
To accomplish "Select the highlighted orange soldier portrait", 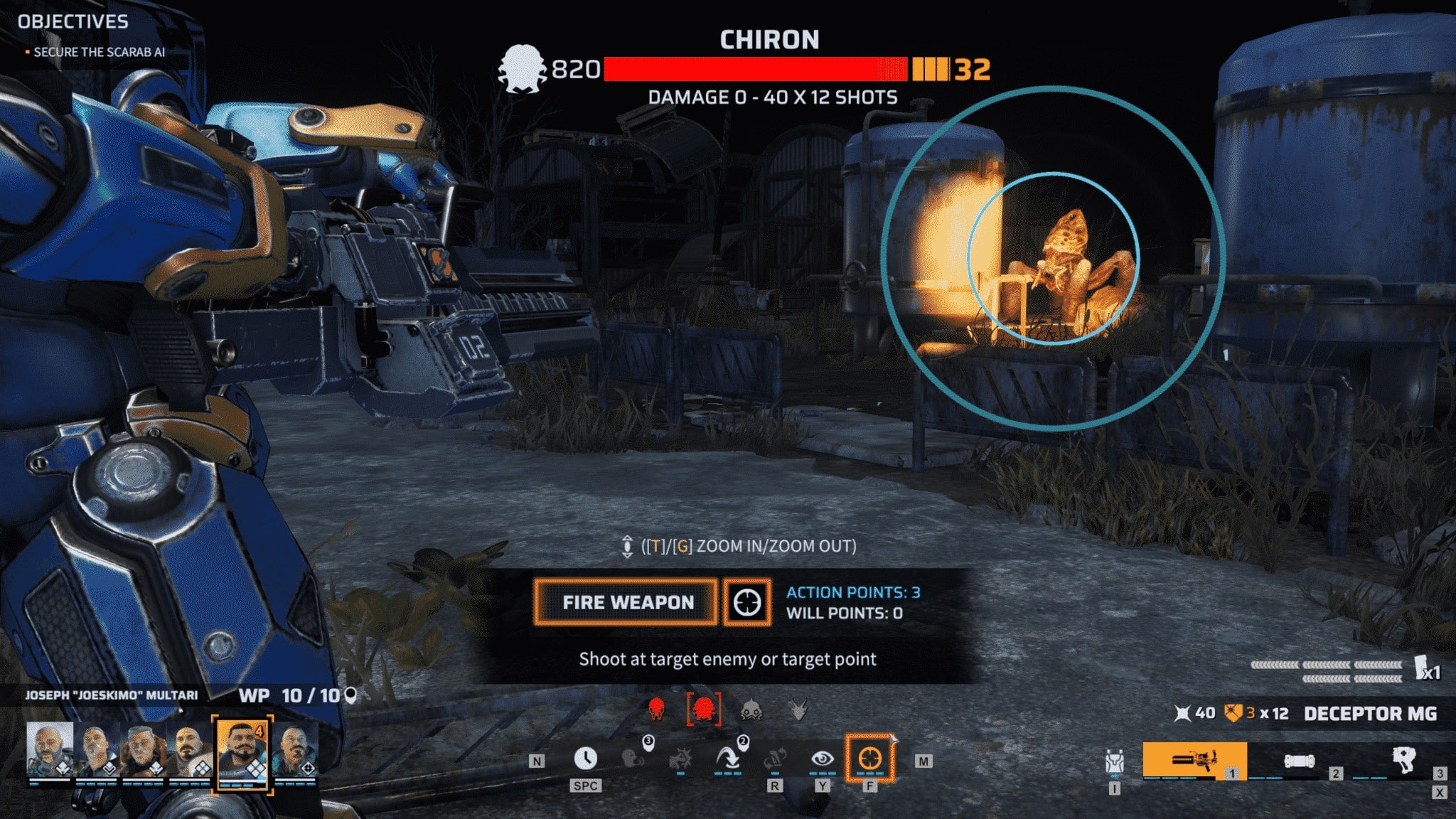I will pos(242,752).
